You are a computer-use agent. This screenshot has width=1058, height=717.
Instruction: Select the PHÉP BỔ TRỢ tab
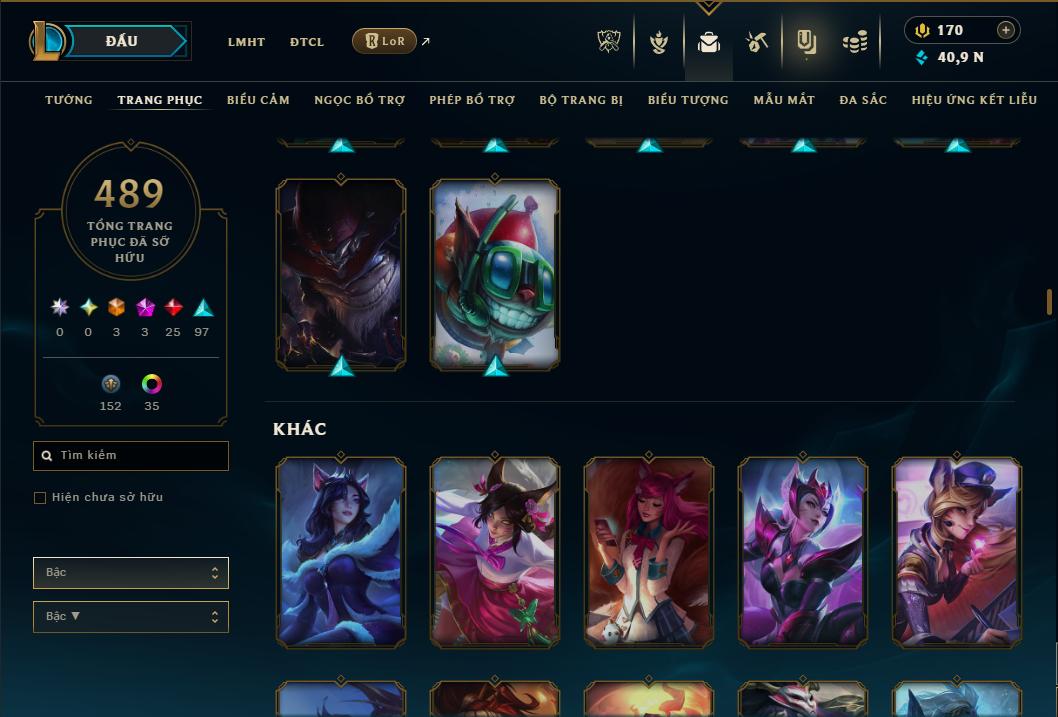(x=472, y=100)
